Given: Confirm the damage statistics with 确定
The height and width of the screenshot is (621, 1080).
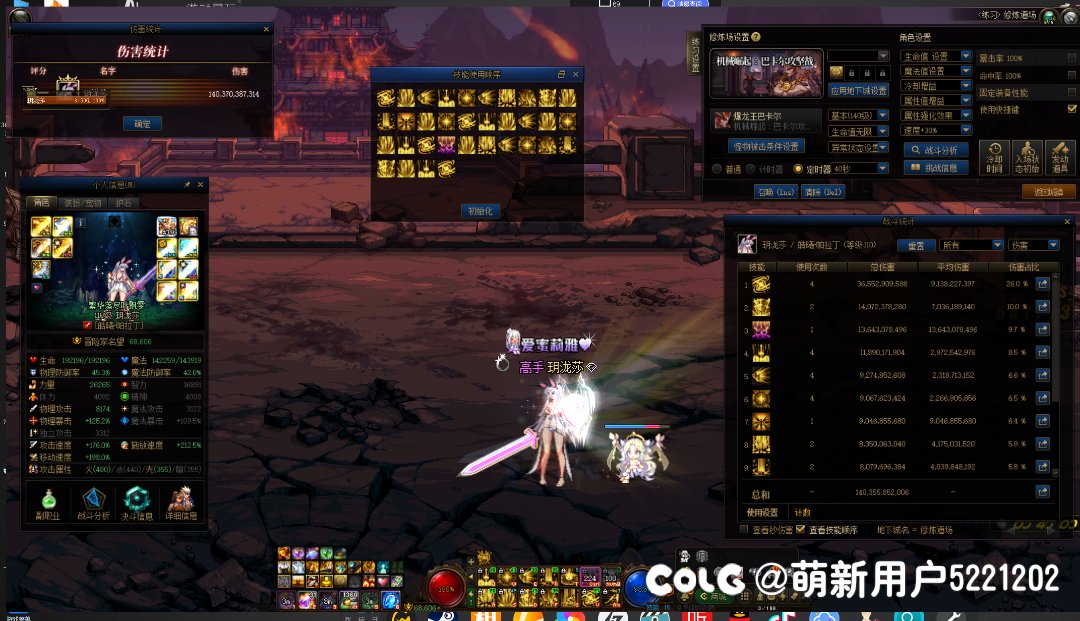Looking at the screenshot, I should pyautogui.click(x=142, y=124).
